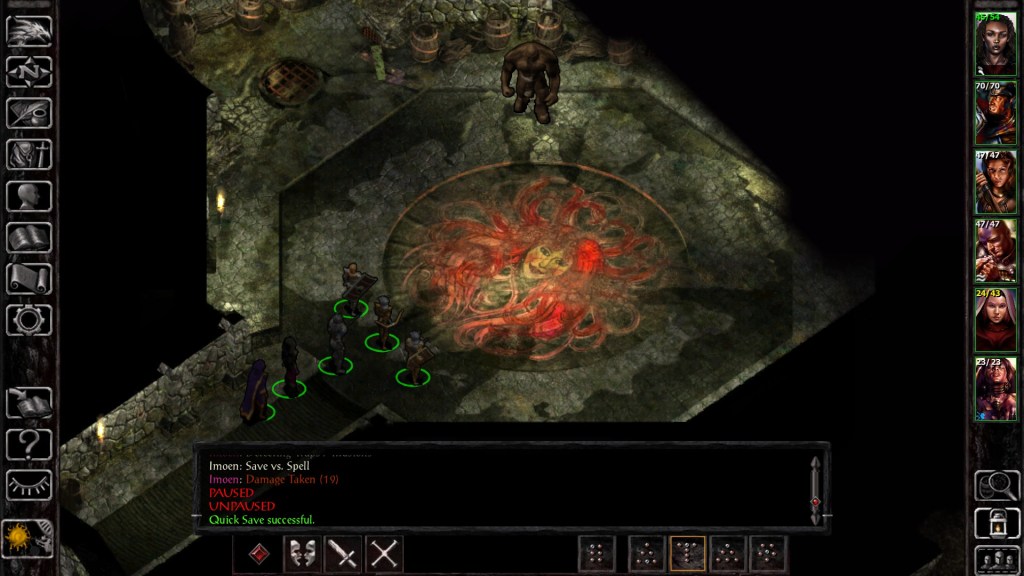Screen dimensions: 1024x576
Task: Open the priest scroll spell page
Action: point(29,279)
